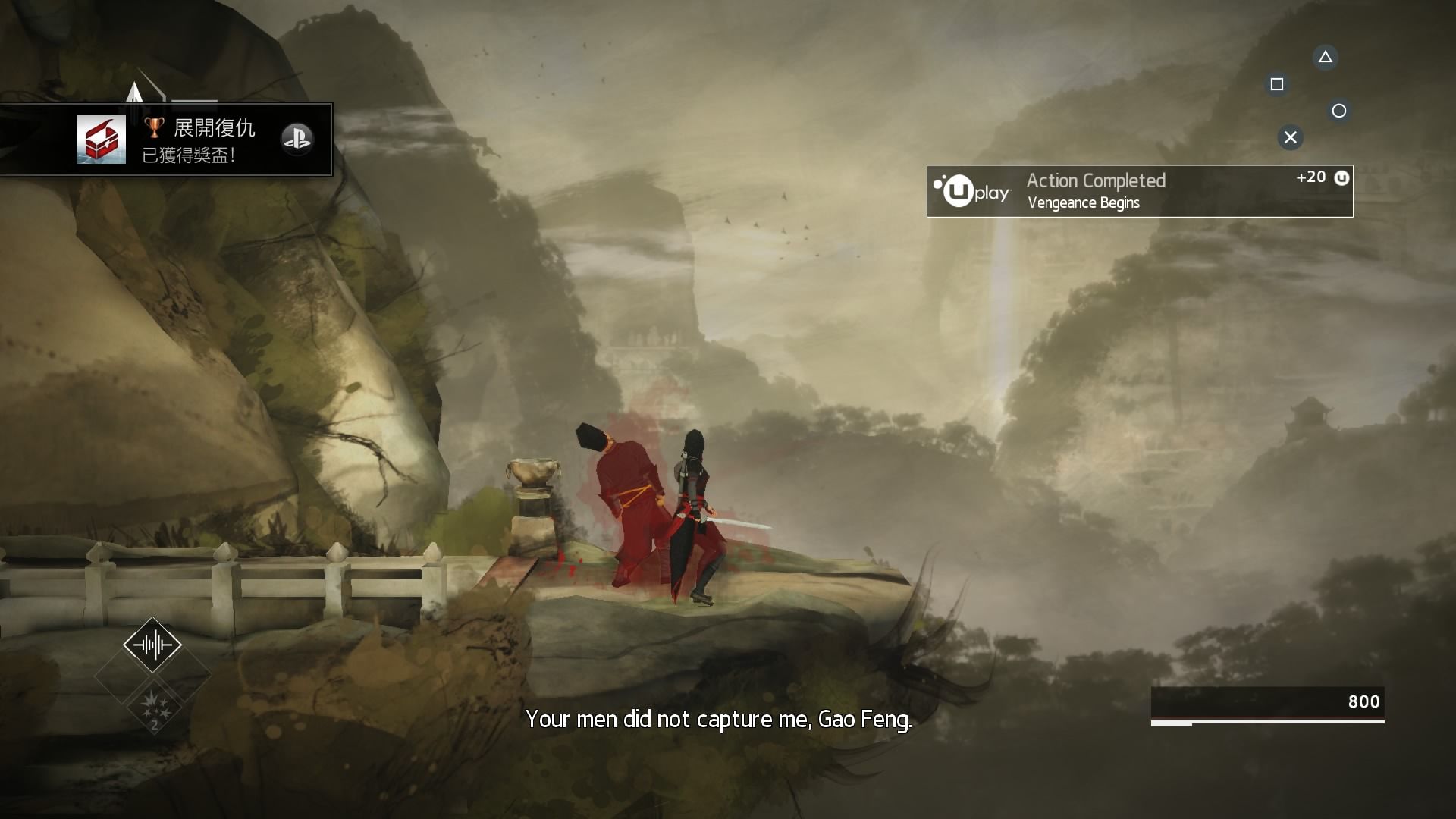This screenshot has width=1456, height=819.
Task: Select the firecracker tool icon
Action: 153,704
